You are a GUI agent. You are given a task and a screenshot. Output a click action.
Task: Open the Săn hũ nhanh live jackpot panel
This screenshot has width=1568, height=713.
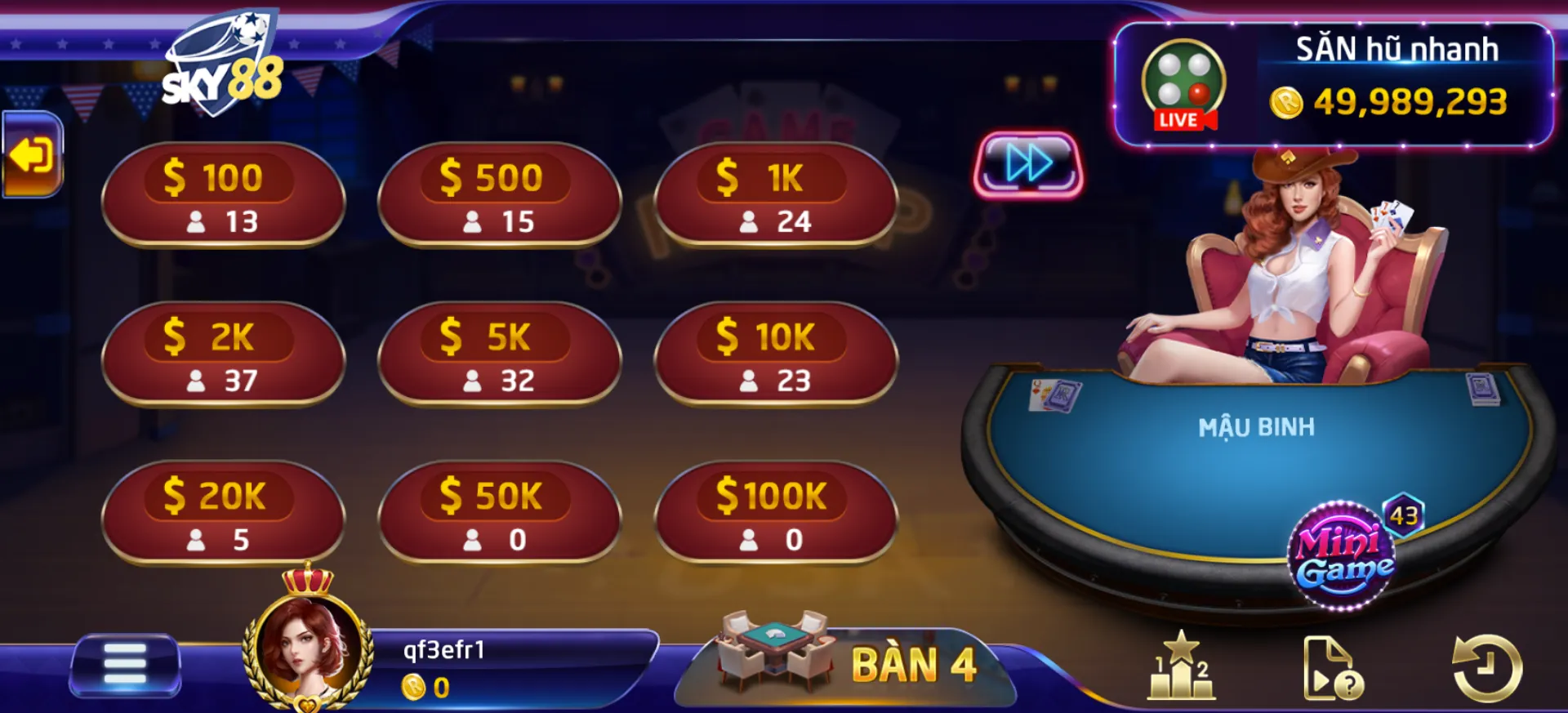1333,86
